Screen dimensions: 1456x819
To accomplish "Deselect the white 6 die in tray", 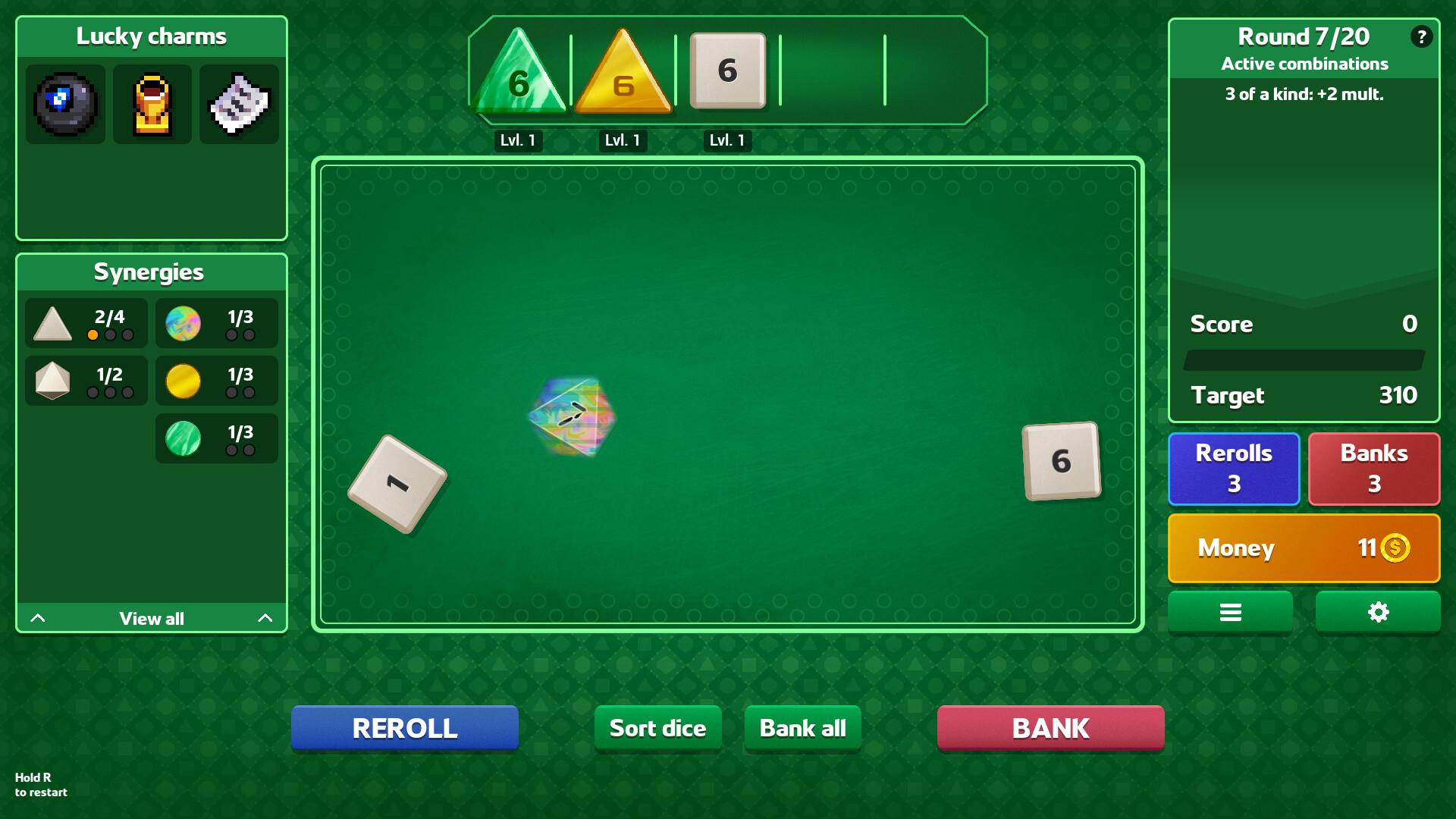I will click(727, 71).
